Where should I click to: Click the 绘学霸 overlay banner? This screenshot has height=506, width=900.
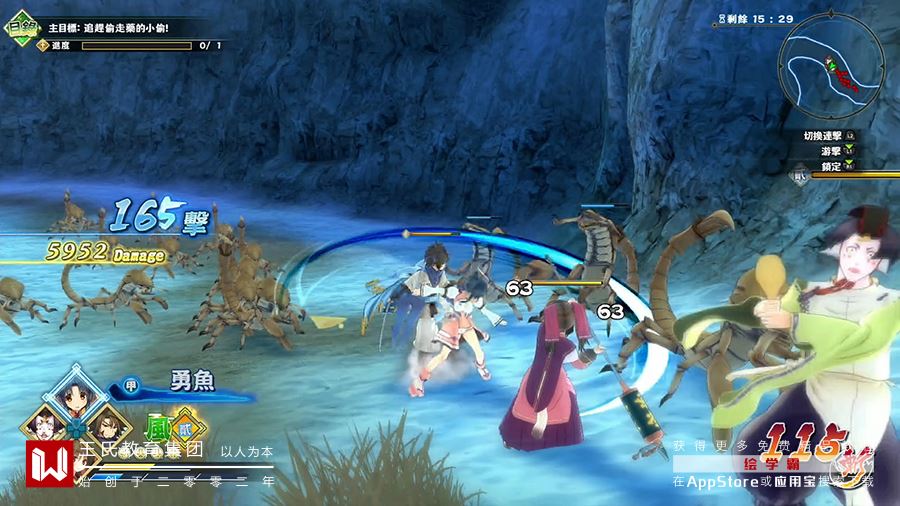point(775,464)
